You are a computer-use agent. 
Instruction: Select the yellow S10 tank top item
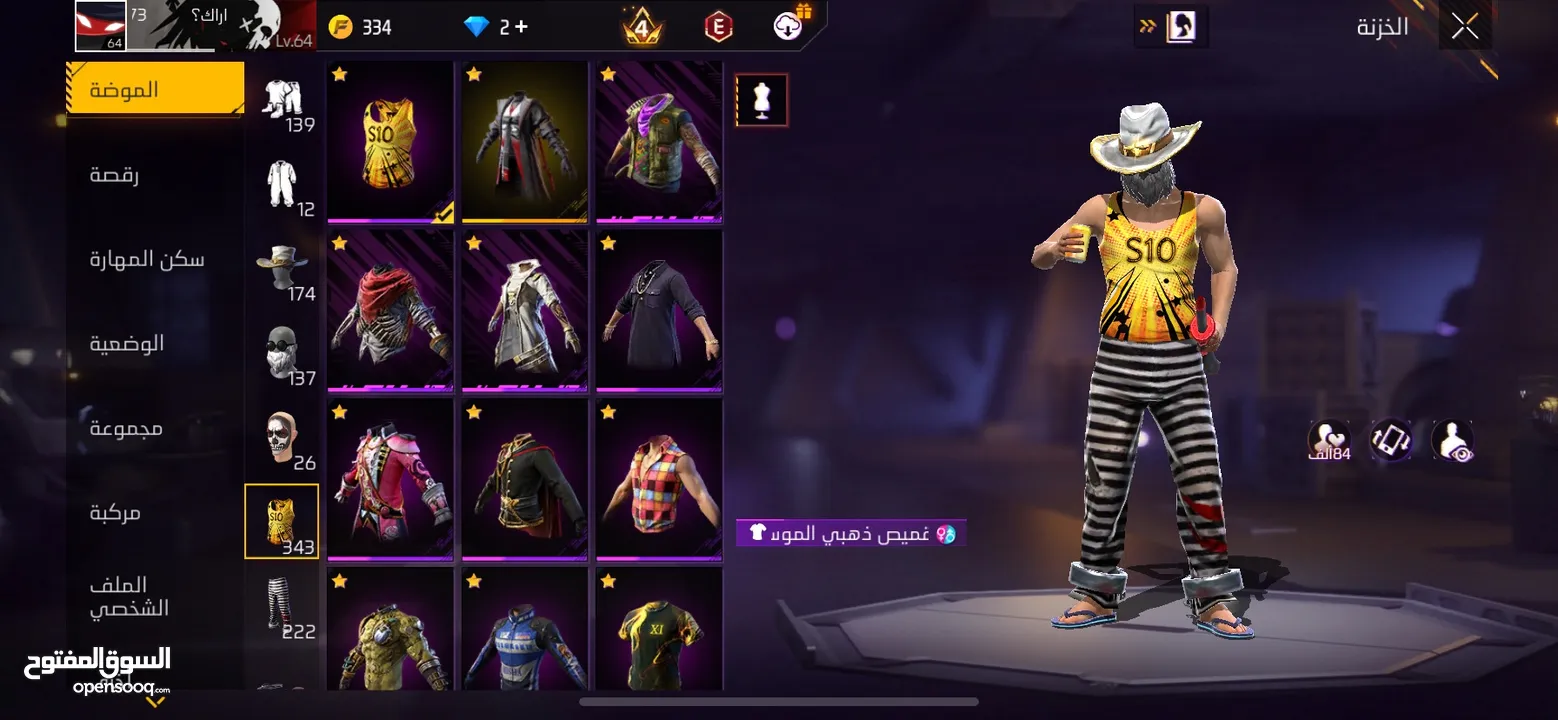pyautogui.click(x=390, y=142)
